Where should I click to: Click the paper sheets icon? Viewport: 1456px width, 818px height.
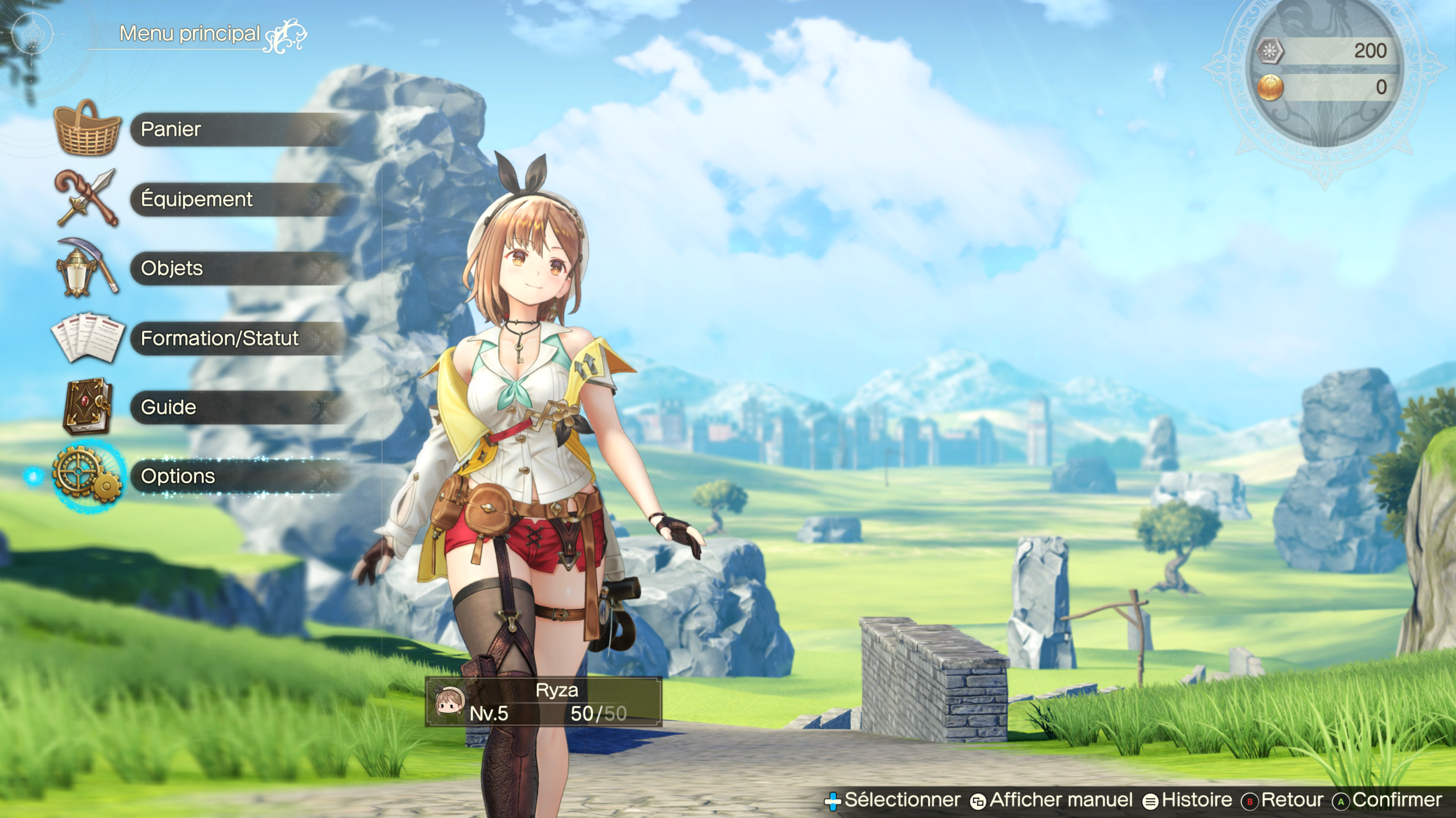(87, 337)
